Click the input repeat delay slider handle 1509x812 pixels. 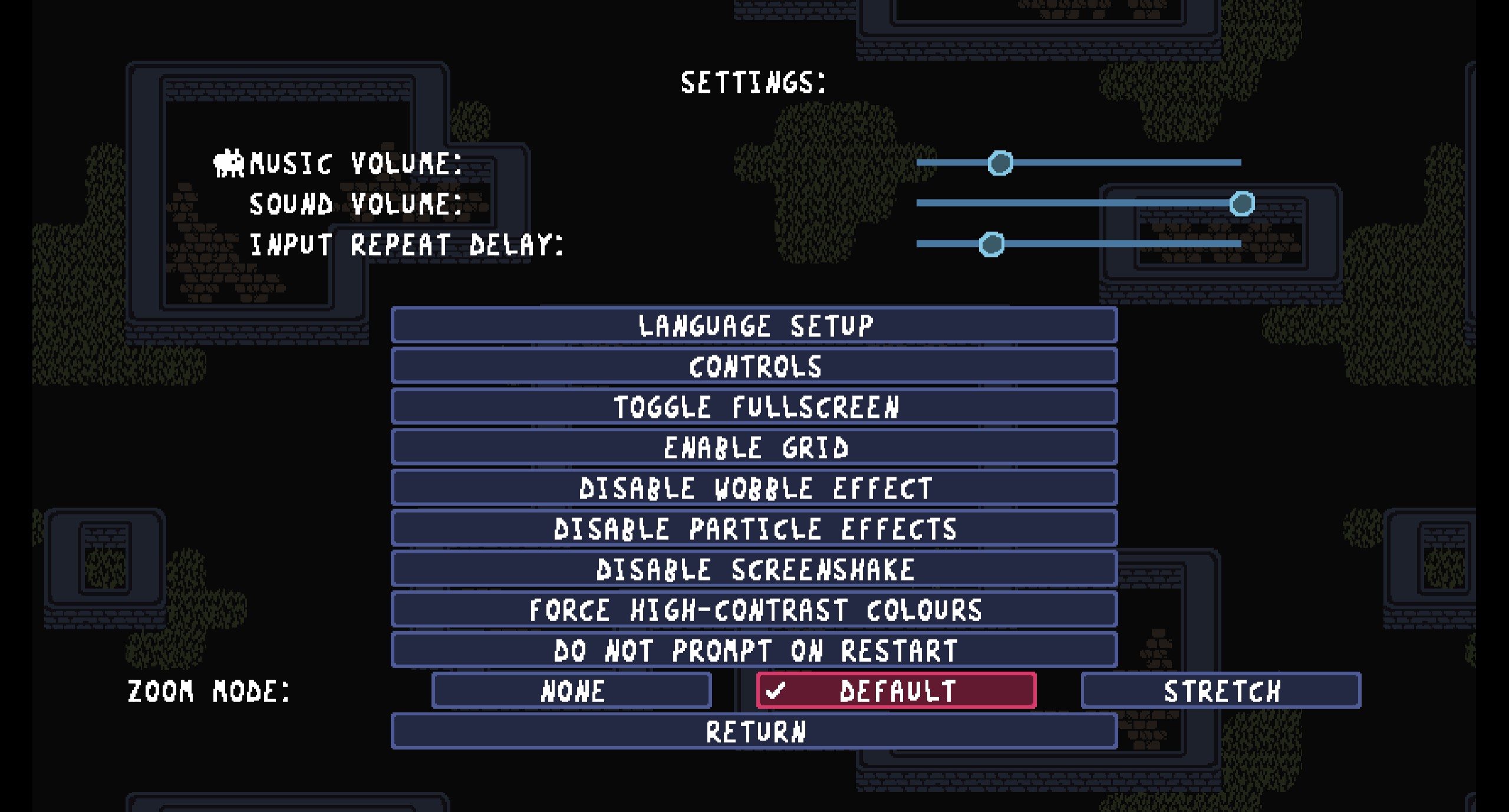click(991, 244)
